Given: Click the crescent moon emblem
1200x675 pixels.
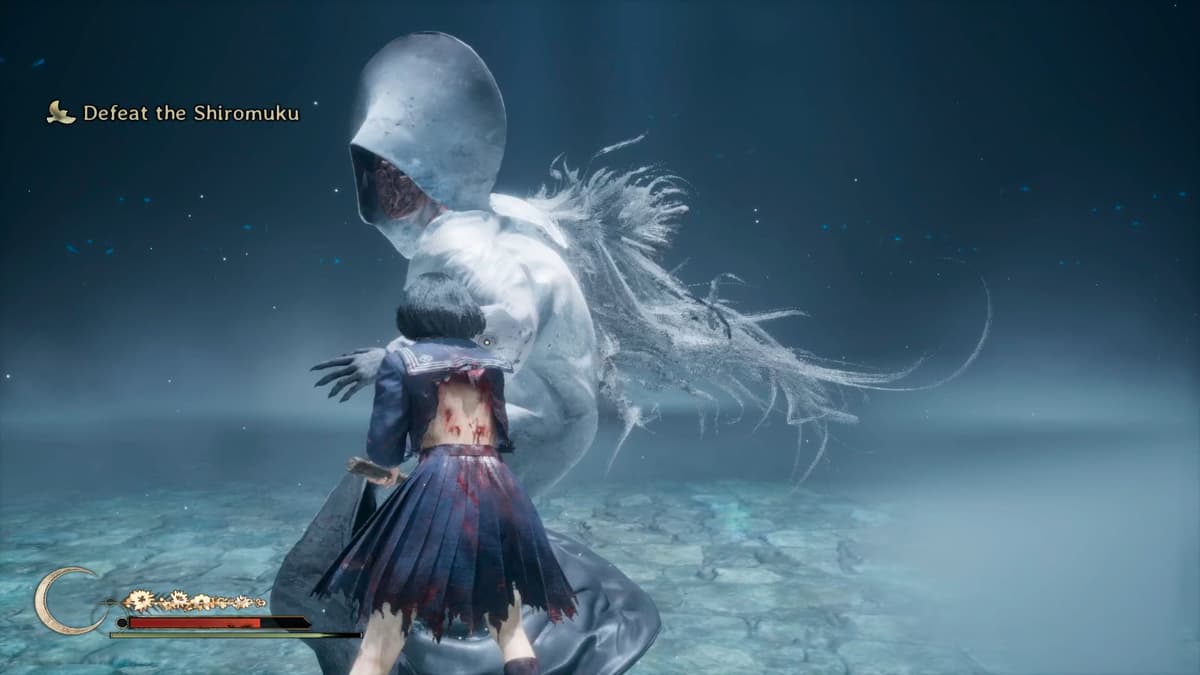Looking at the screenshot, I should (62, 600).
